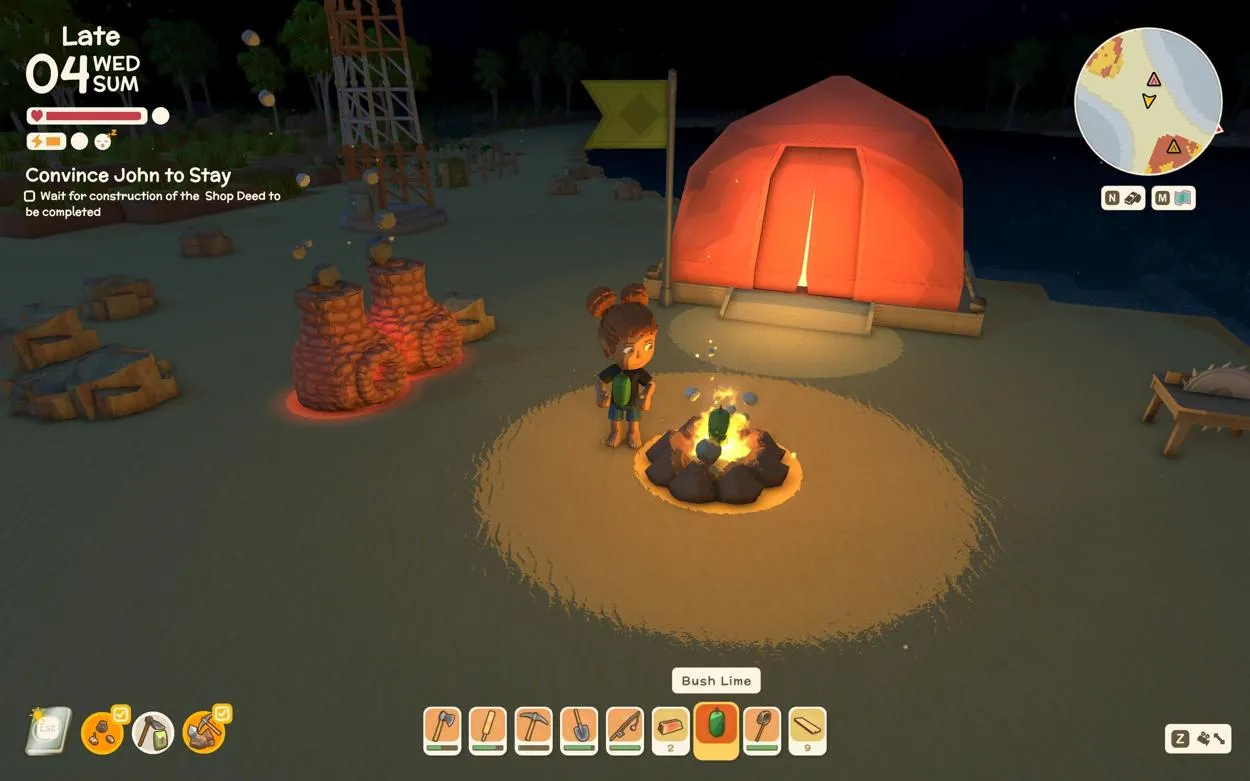Image resolution: width=1250 pixels, height=781 pixels.
Task: Open the pickaxe and ore task icon
Action: pos(203,732)
